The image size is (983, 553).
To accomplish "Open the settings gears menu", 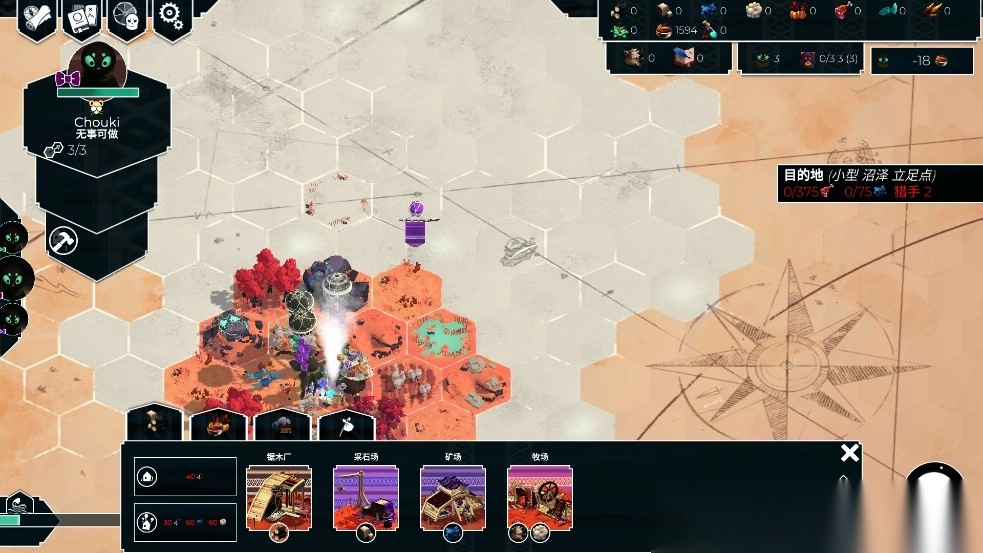I will (172, 17).
